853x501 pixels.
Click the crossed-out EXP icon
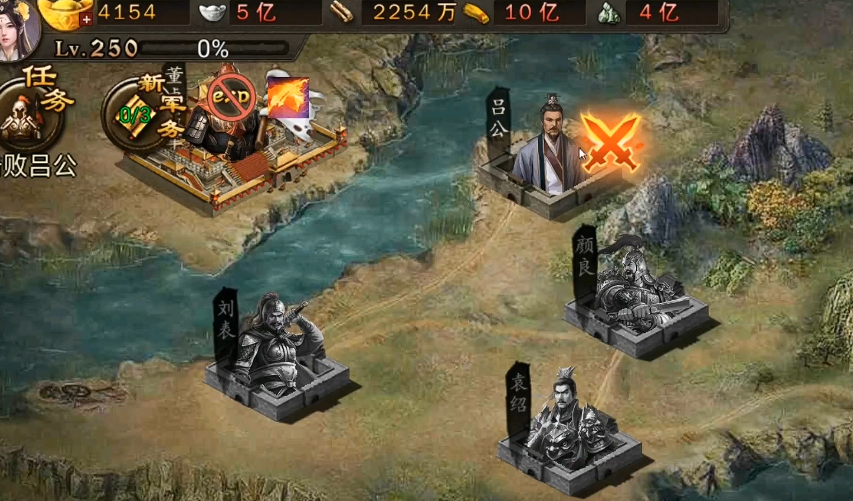pos(231,96)
